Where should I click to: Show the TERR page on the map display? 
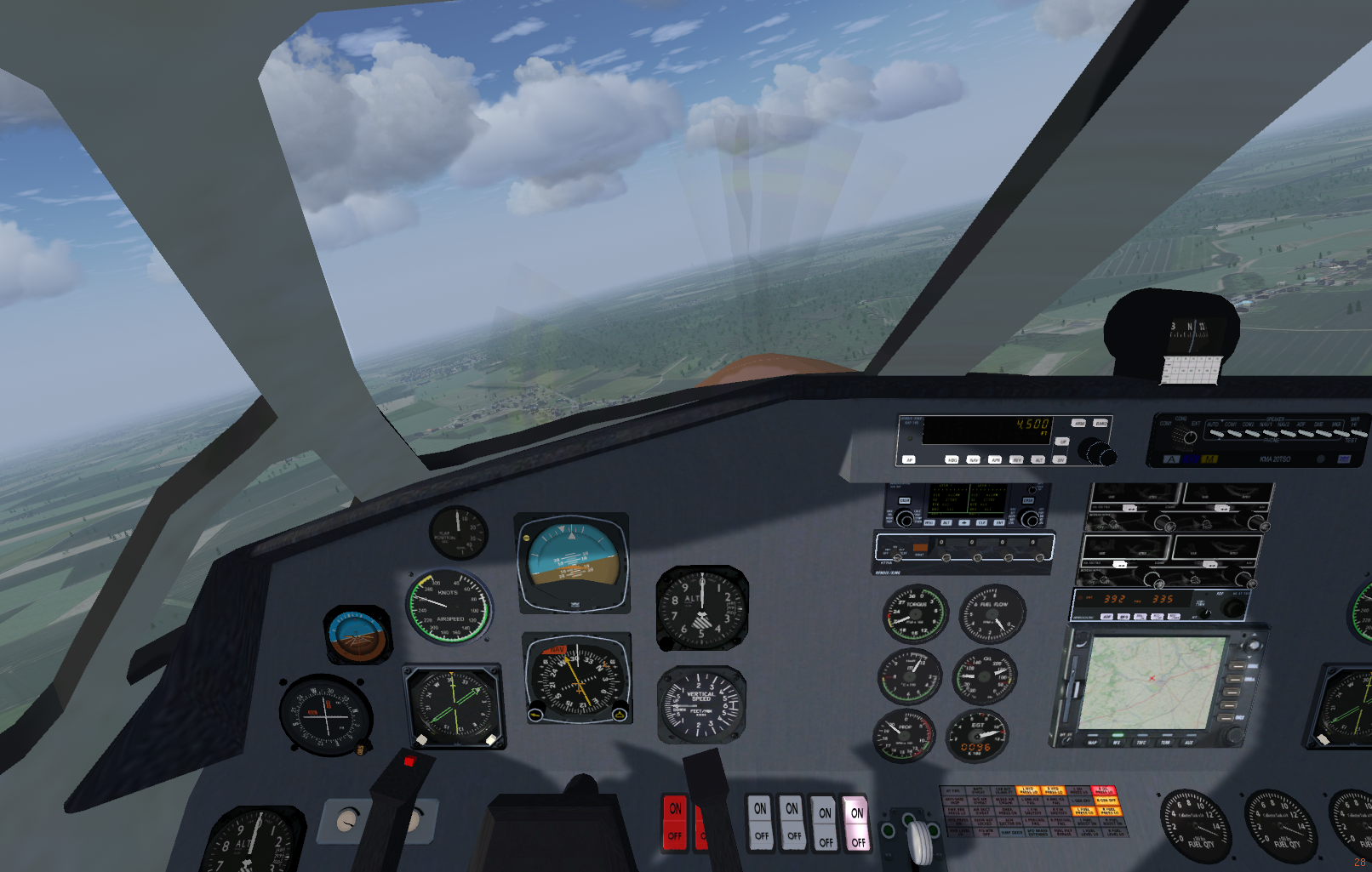pos(1165,743)
